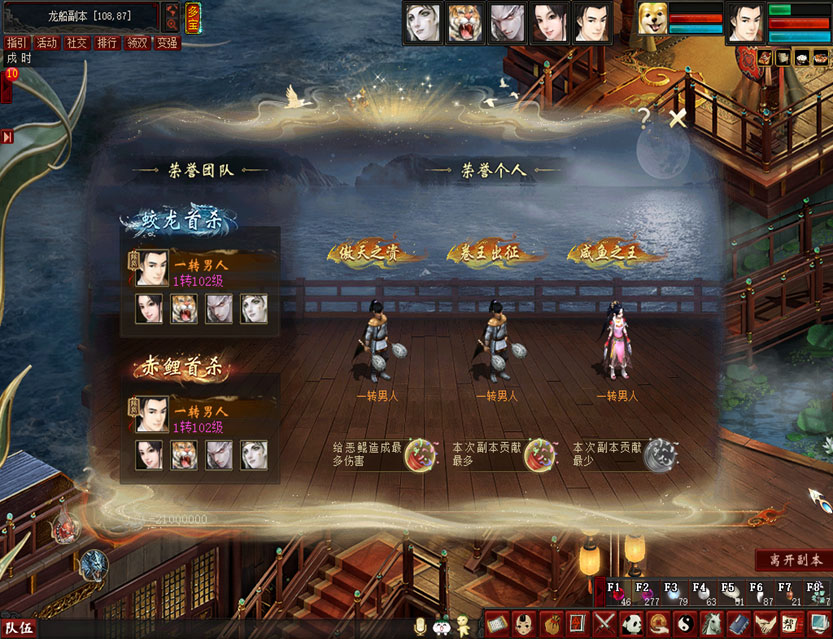Open the handshake icon in bottom toolbar
The image size is (833, 639).
[x=764, y=624]
